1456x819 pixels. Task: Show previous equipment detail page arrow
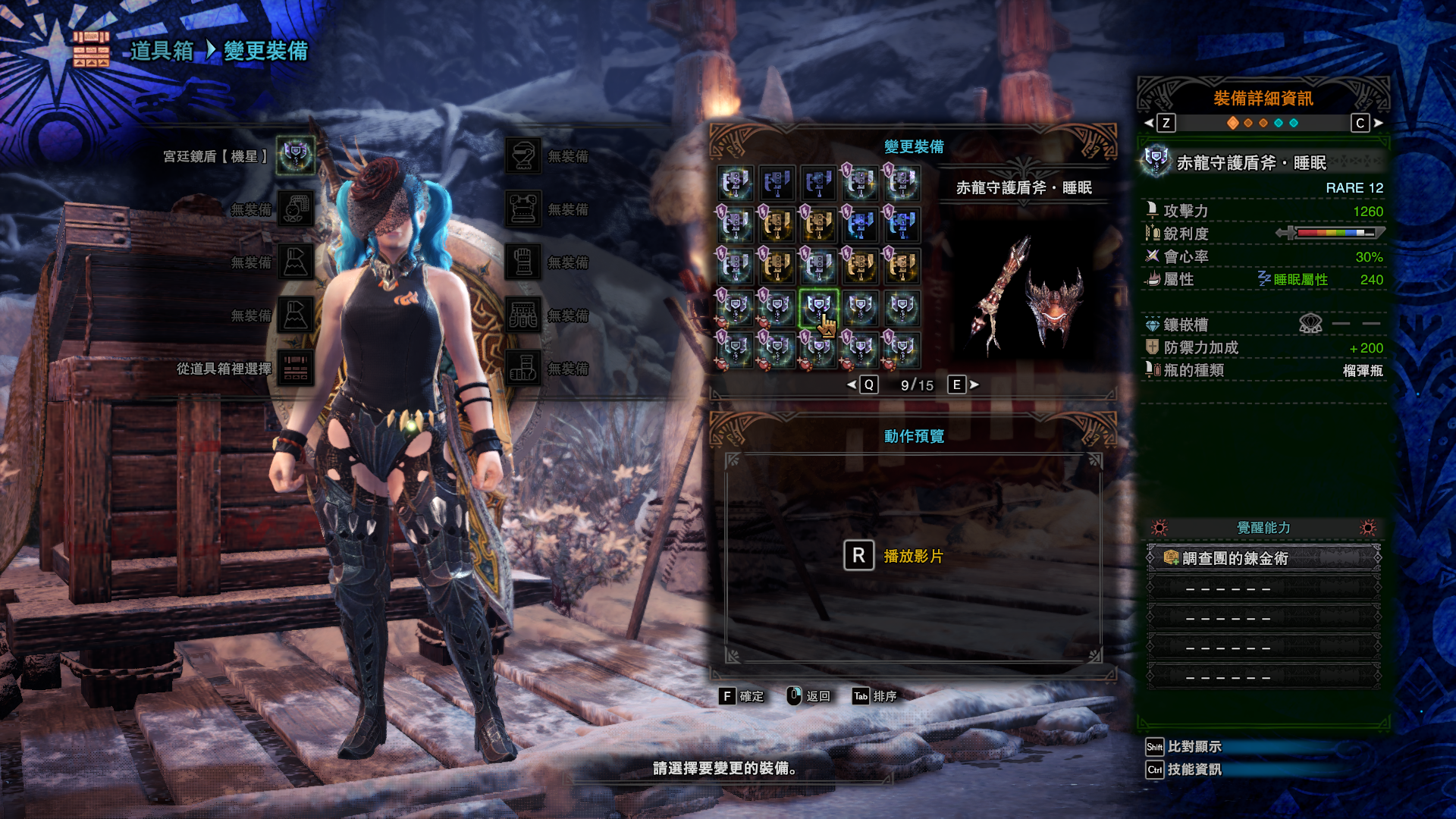point(1149,123)
